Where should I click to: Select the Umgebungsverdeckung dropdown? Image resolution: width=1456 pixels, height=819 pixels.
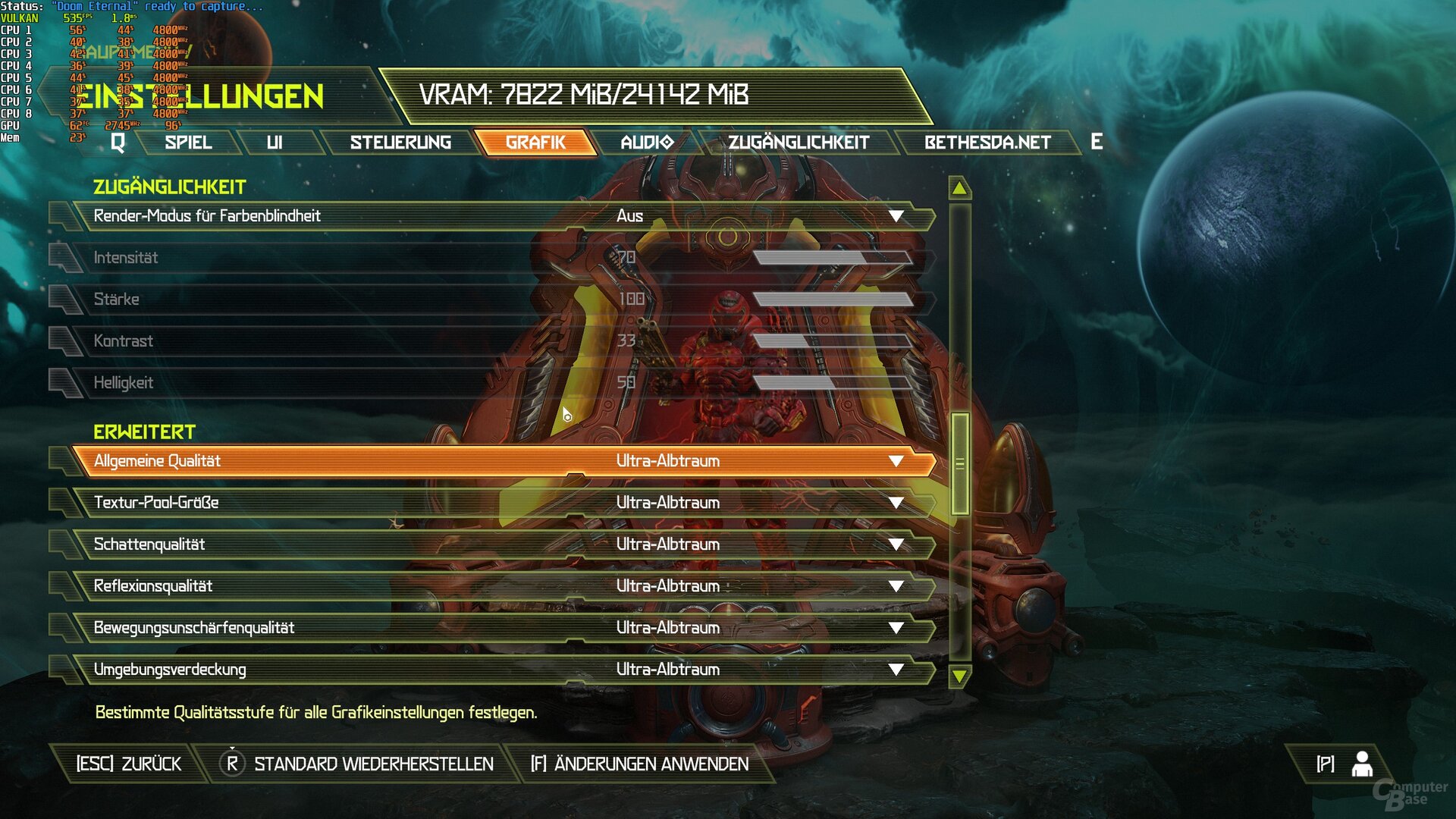896,670
